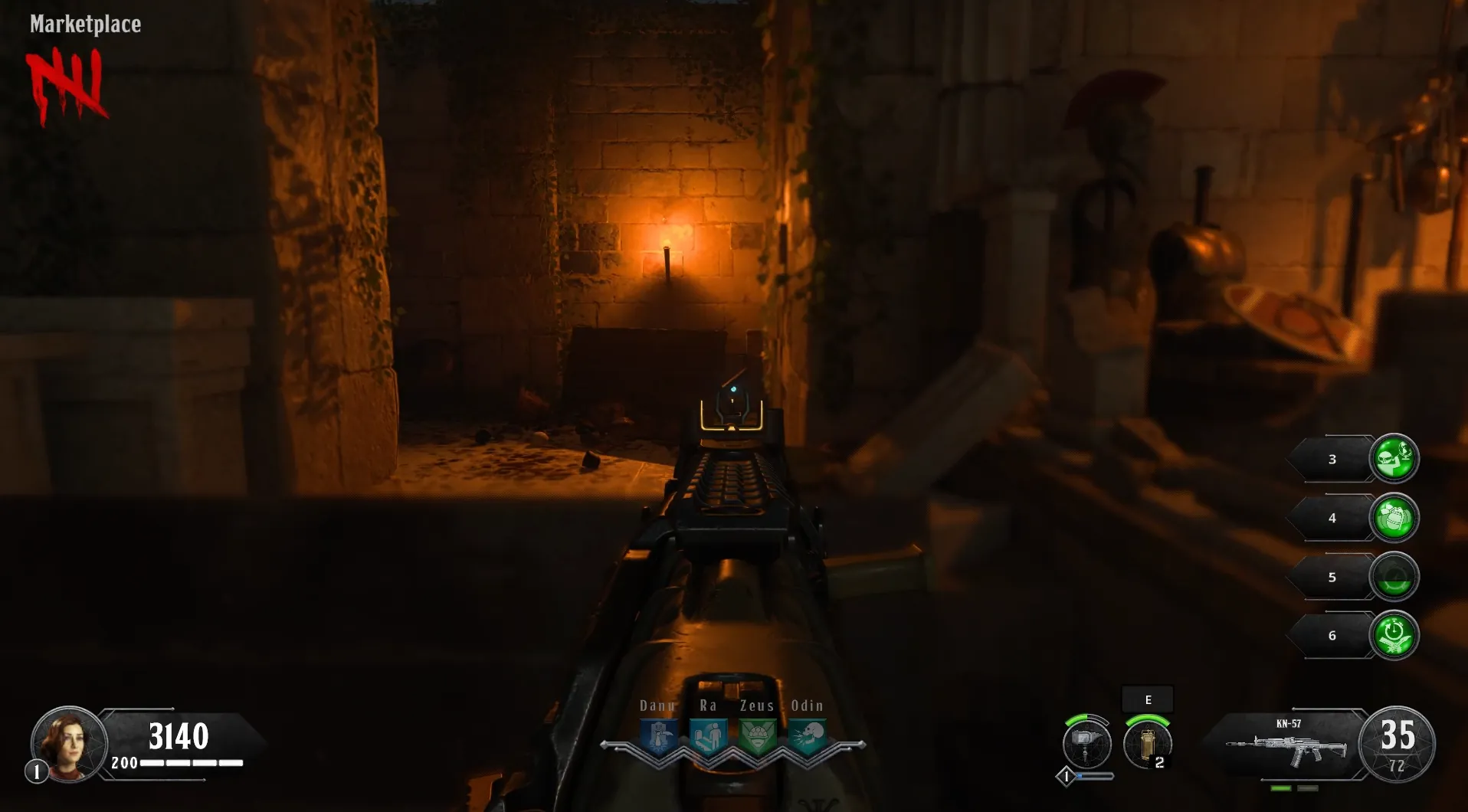Viewport: 1468px width, 812px height.
Task: Select the Danu tombstone perk icon
Action: pyautogui.click(x=659, y=737)
